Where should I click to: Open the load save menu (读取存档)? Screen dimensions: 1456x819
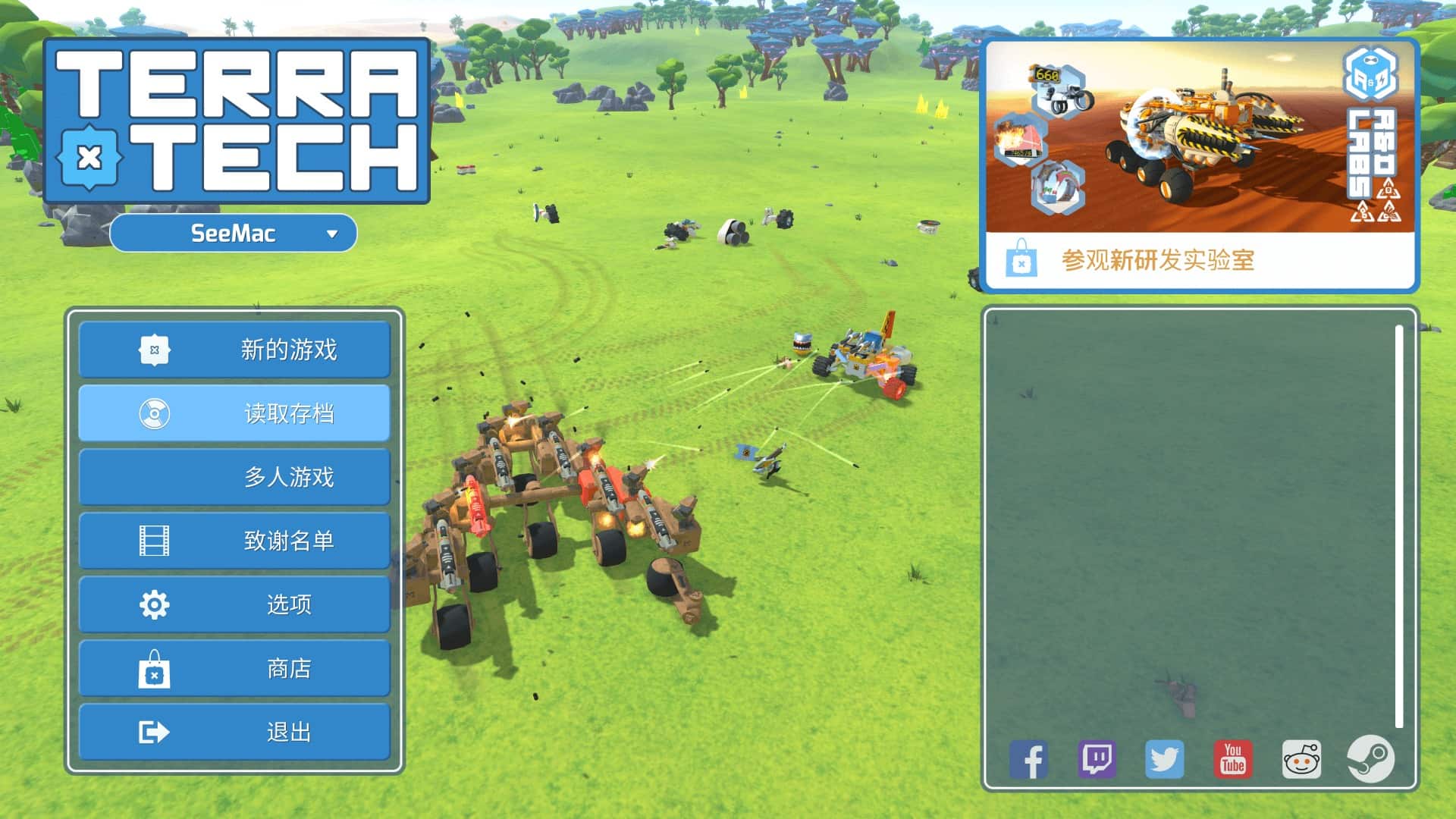tap(234, 413)
